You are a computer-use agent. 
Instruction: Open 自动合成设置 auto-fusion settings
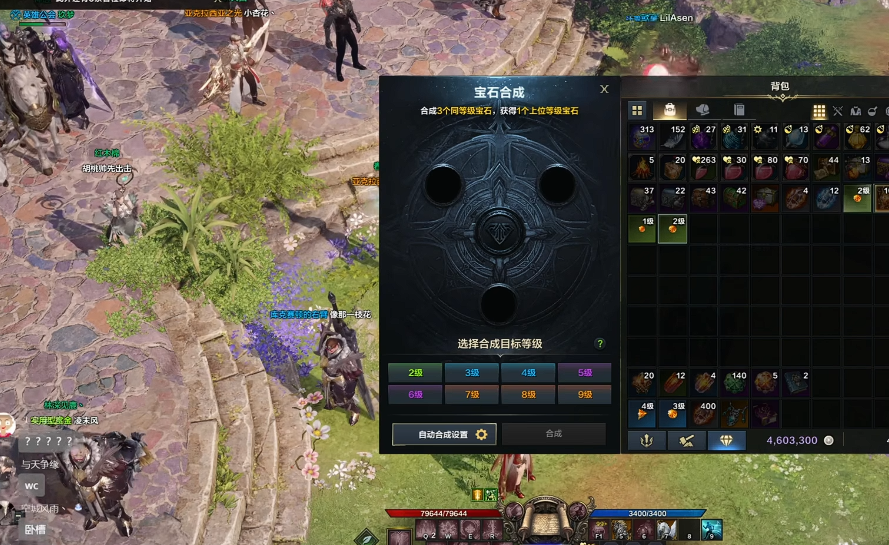click(x=441, y=434)
